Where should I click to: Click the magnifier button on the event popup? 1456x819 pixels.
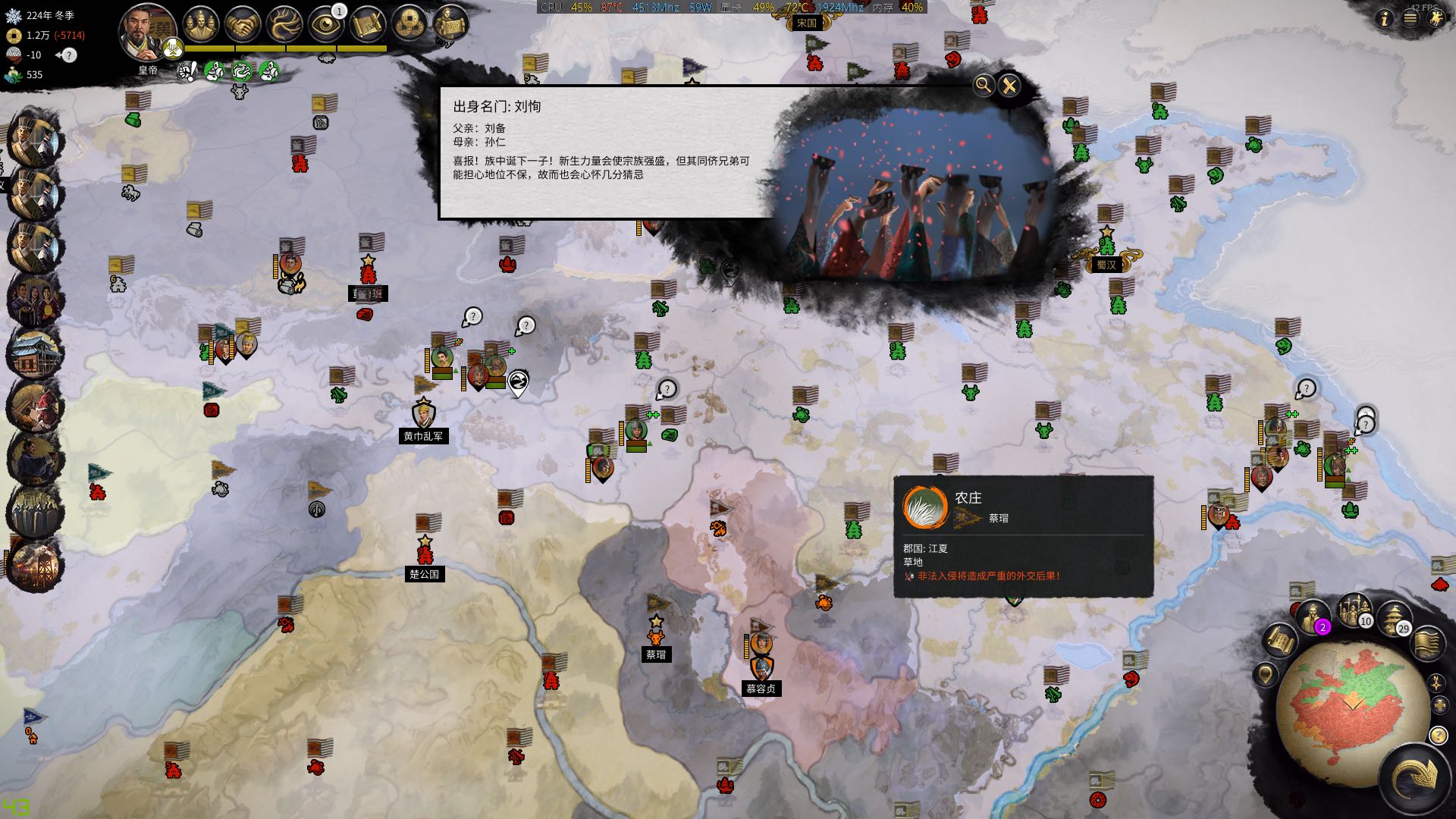click(983, 85)
